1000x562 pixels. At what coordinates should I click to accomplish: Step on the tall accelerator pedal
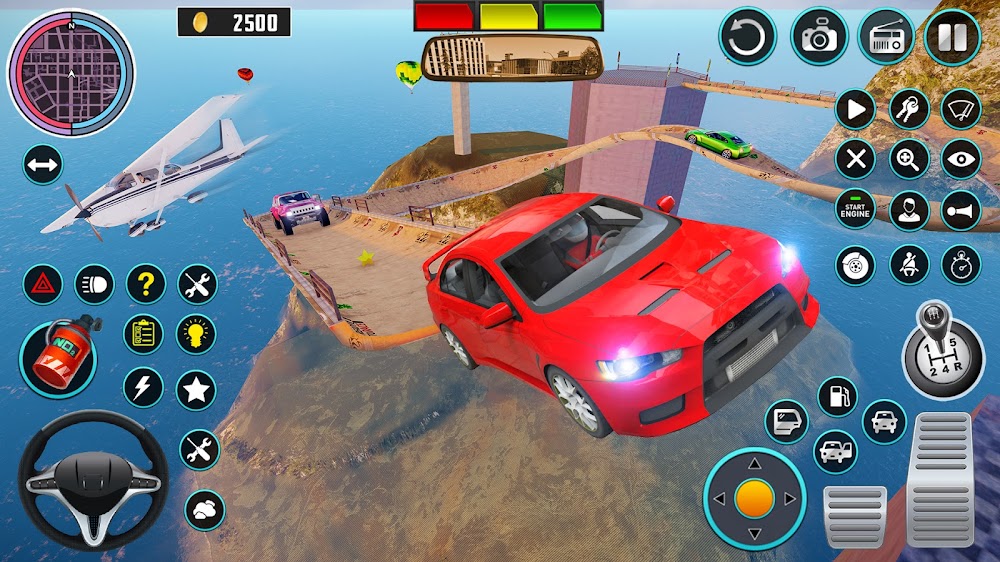940,478
